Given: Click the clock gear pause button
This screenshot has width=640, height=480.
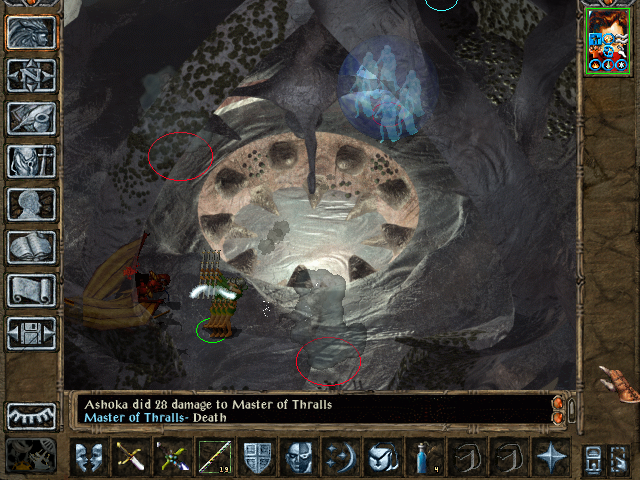Looking at the screenshot, I should point(30,457).
